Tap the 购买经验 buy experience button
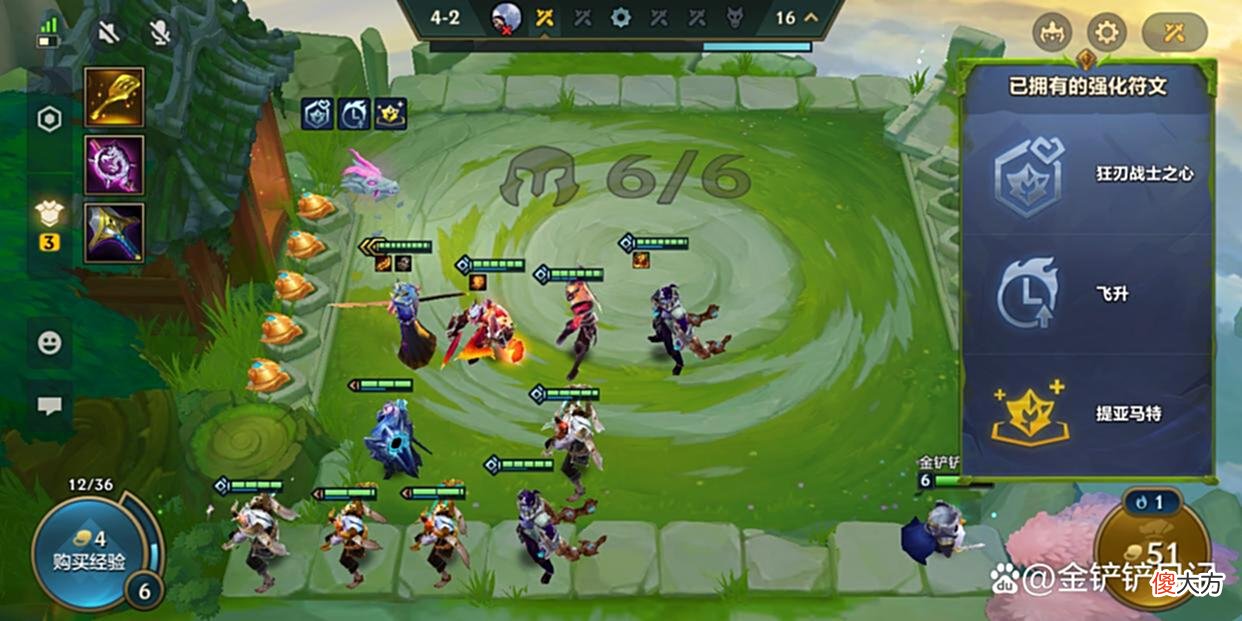This screenshot has width=1242, height=621. (x=89, y=552)
